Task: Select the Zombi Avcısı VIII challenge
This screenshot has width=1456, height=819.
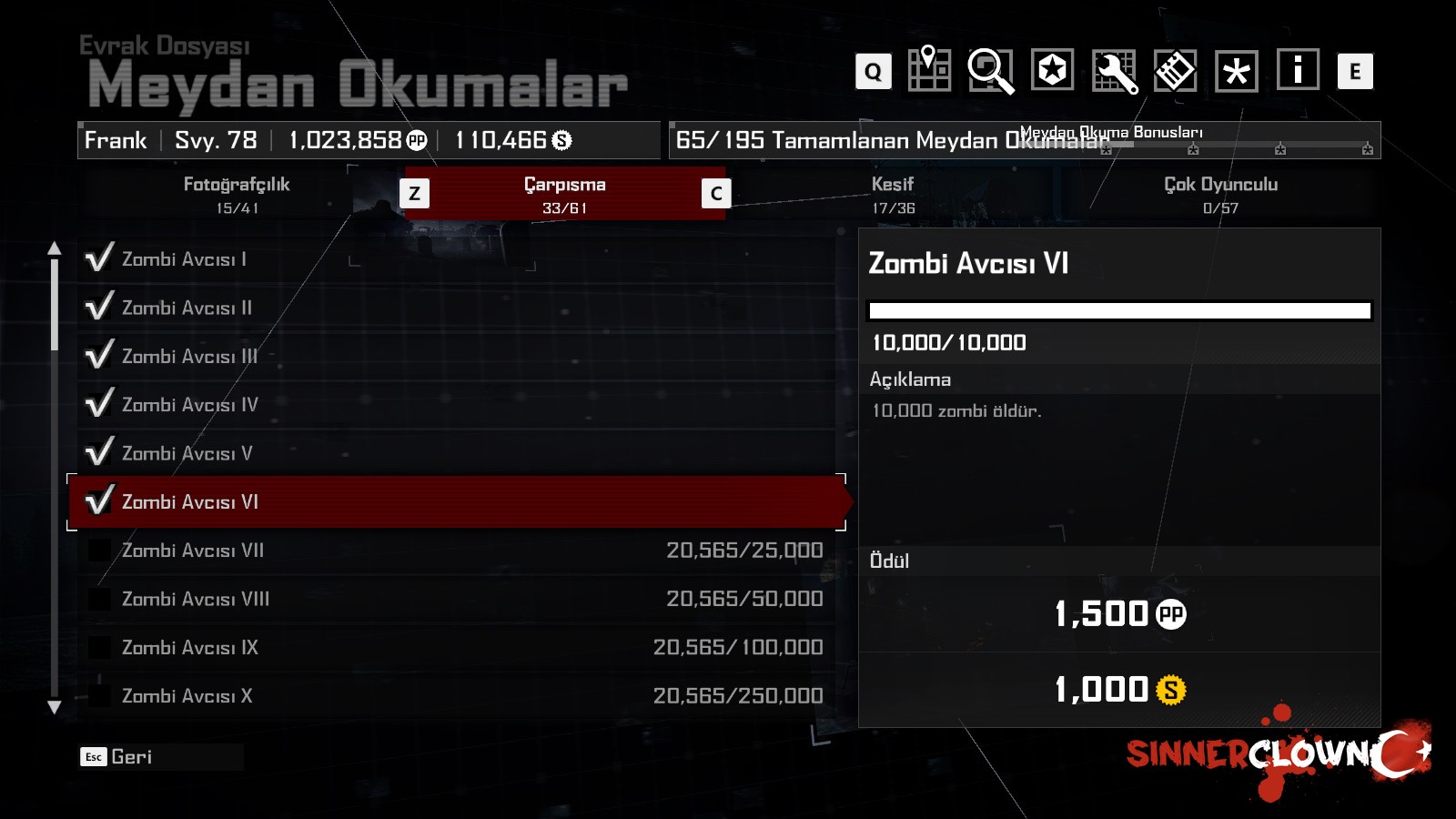Action: [455, 599]
